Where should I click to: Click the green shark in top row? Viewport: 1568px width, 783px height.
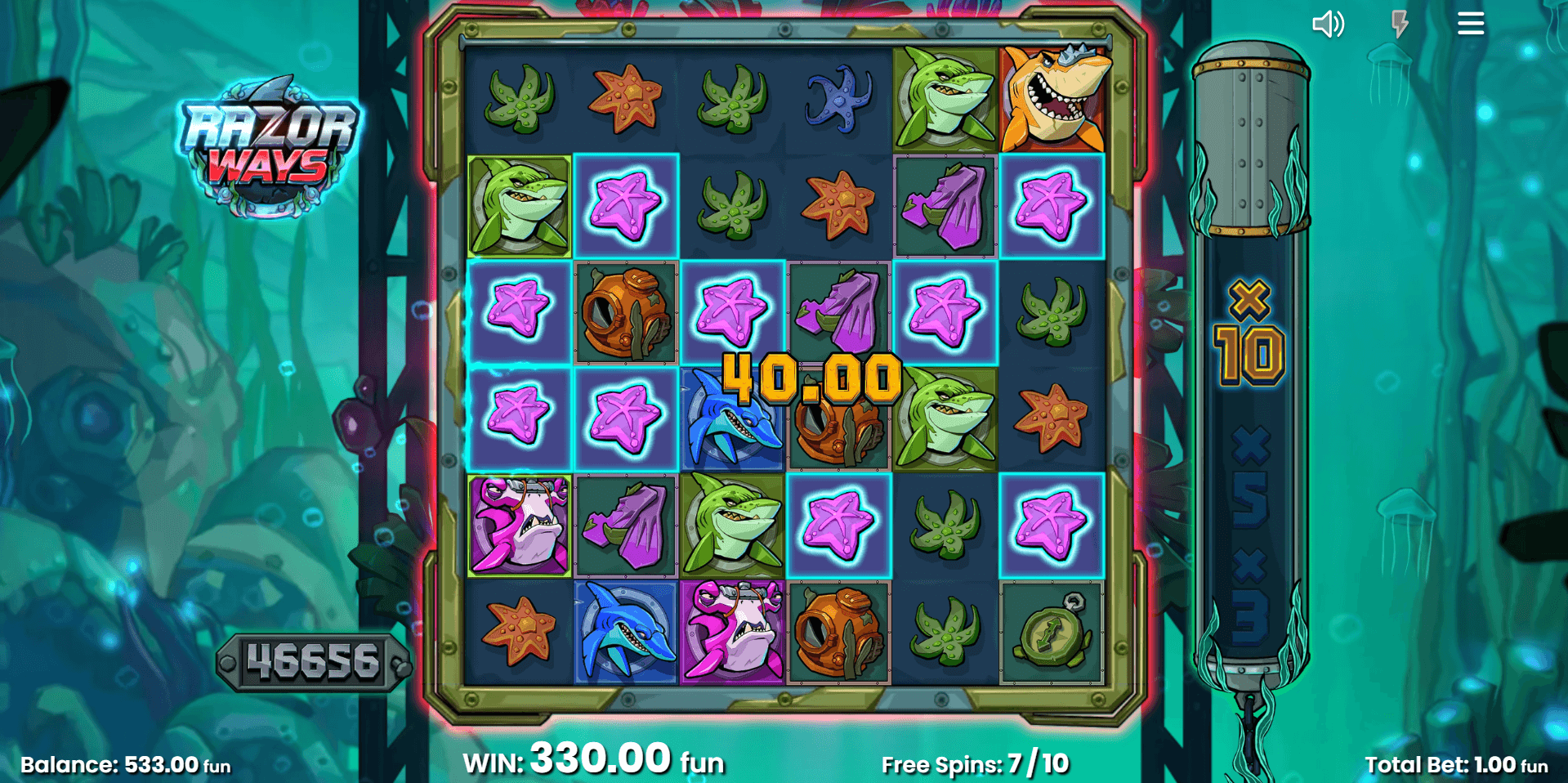click(x=945, y=98)
